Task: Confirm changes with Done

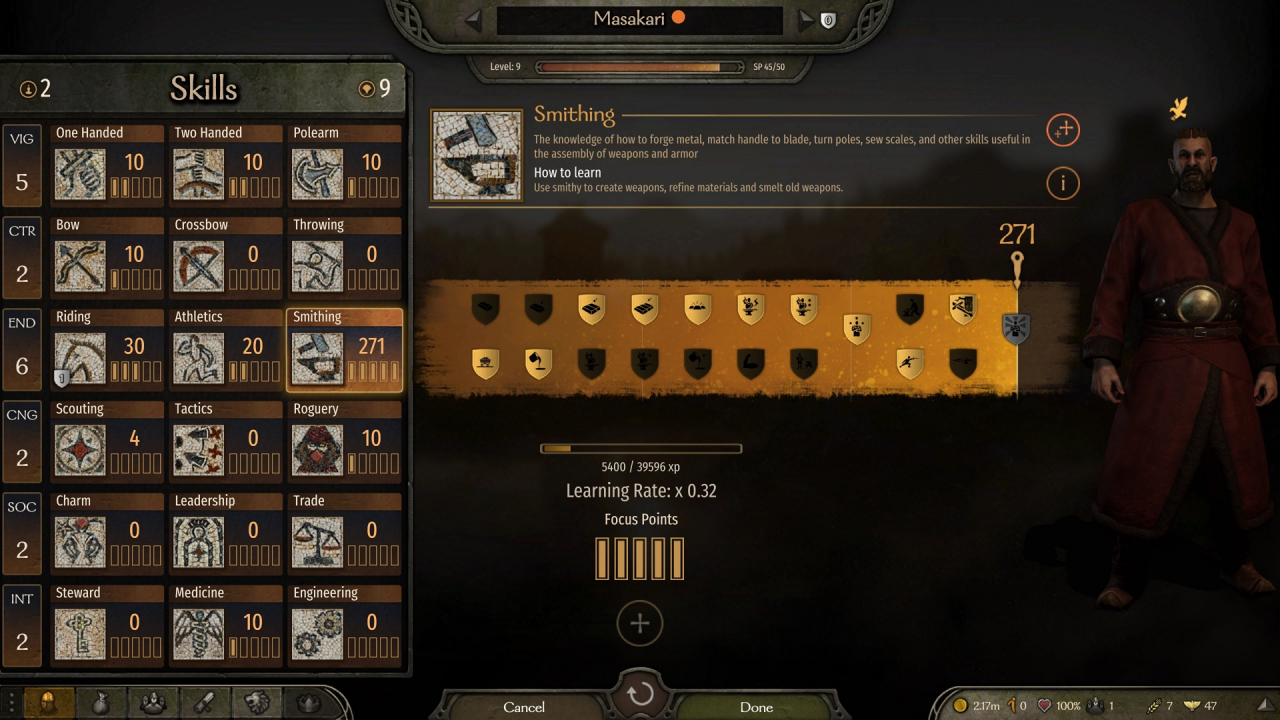Action: (756, 707)
